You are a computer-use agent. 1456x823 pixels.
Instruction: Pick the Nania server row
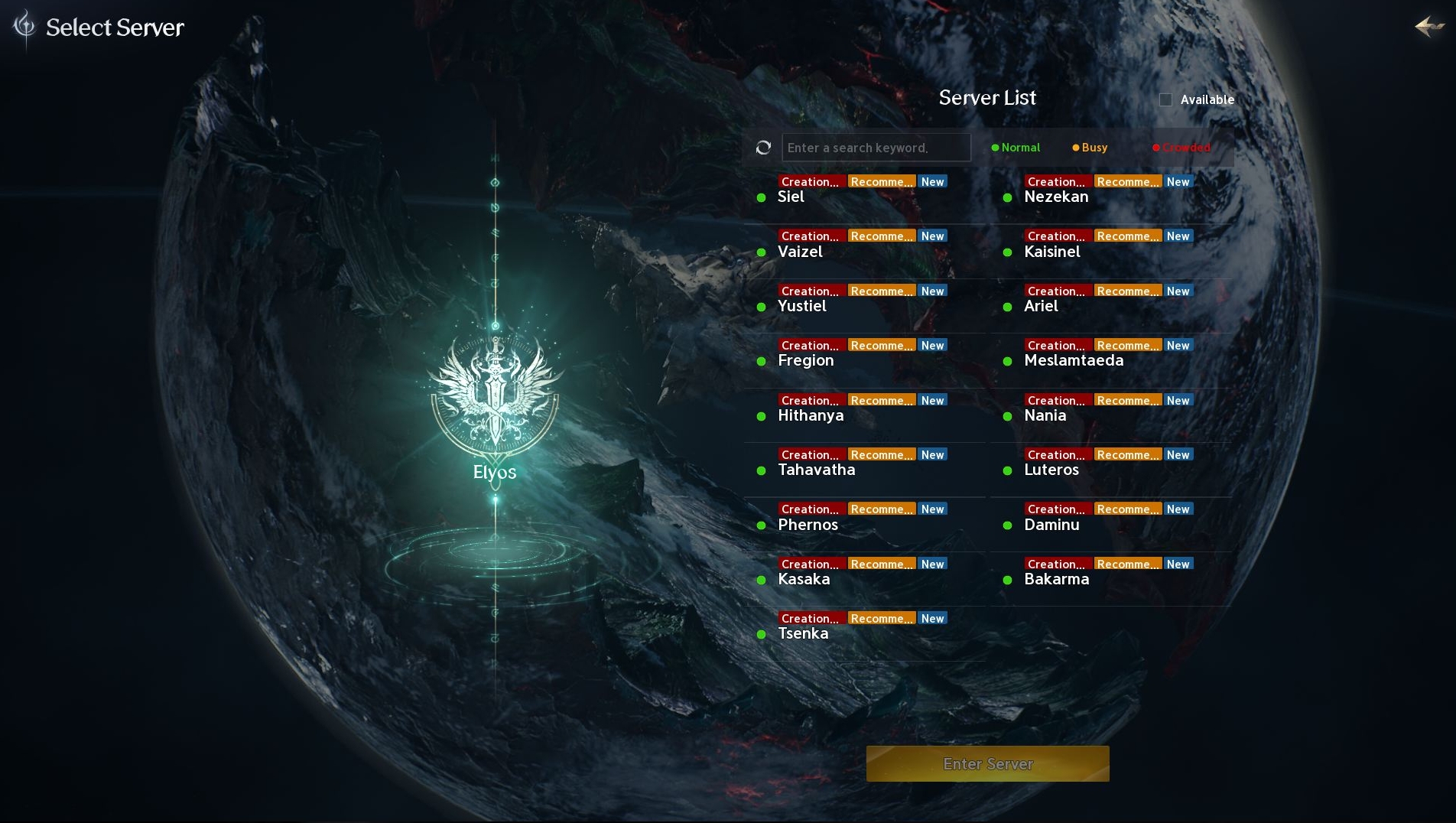coord(1045,415)
